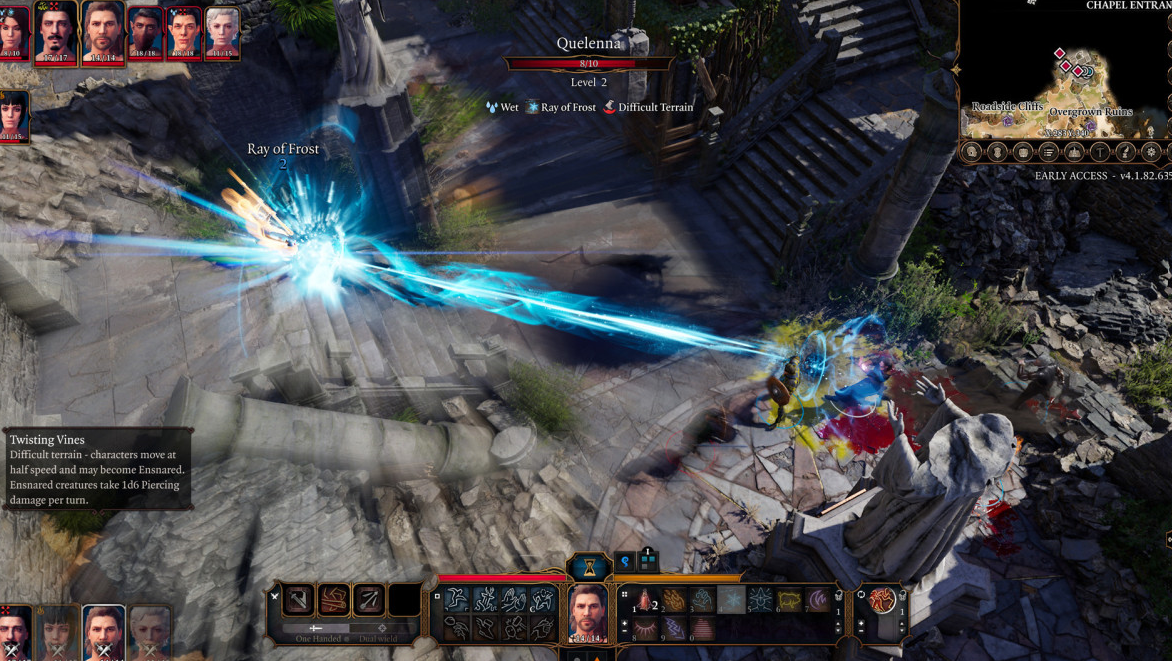The image size is (1172, 661).
Task: Open the list-lines icon button under the minimap
Action: pyautogui.click(x=1048, y=152)
